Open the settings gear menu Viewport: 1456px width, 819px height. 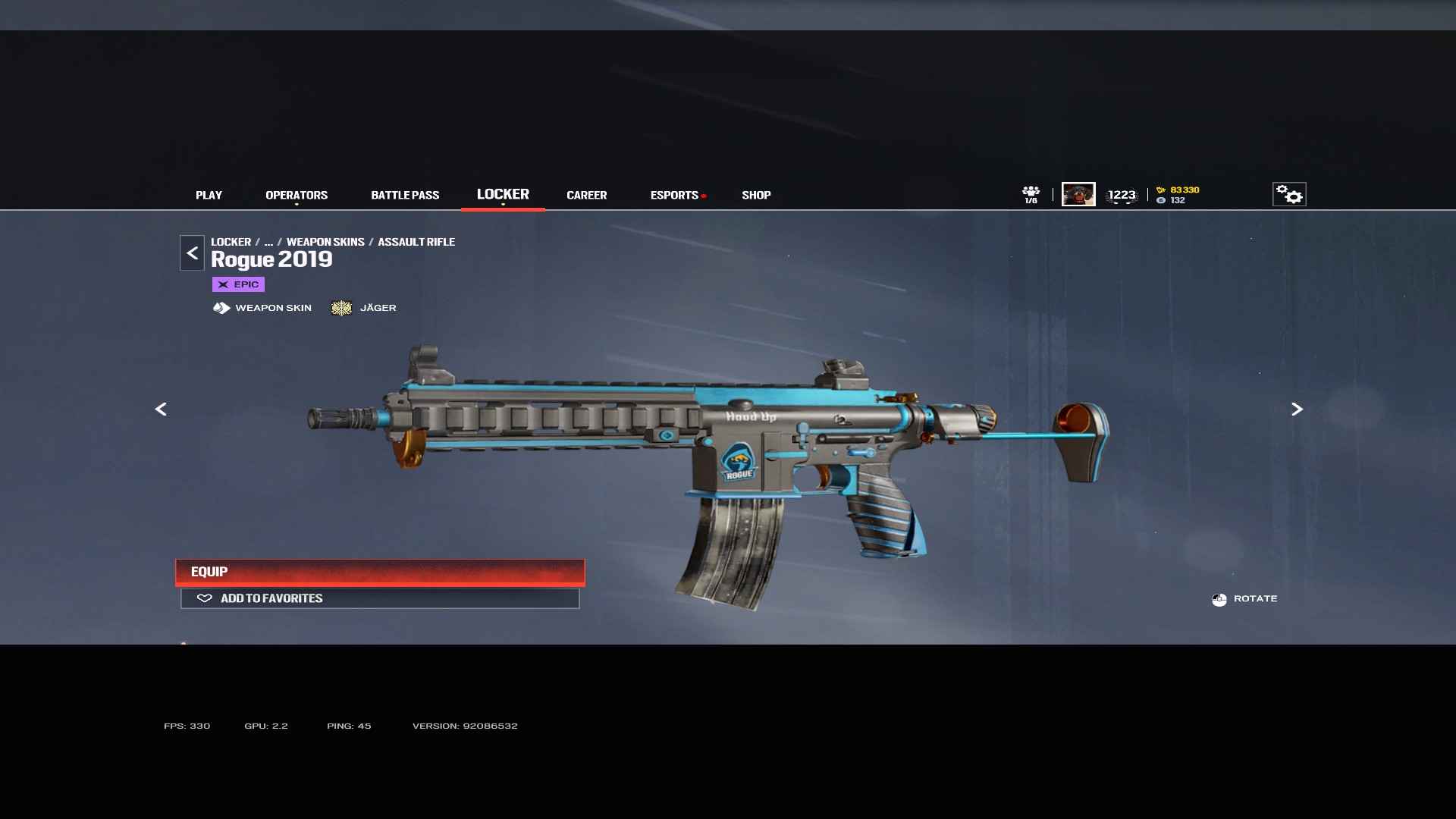pyautogui.click(x=1288, y=194)
